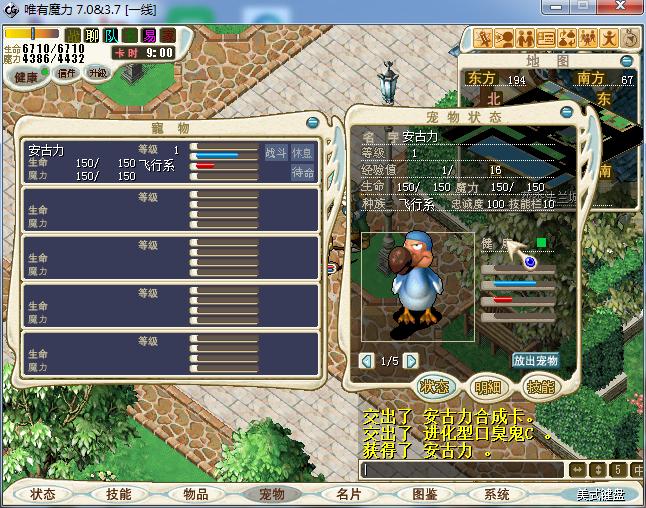The width and height of the screenshot is (646, 508).
Task: Open the 名片 name card menu
Action: (347, 494)
